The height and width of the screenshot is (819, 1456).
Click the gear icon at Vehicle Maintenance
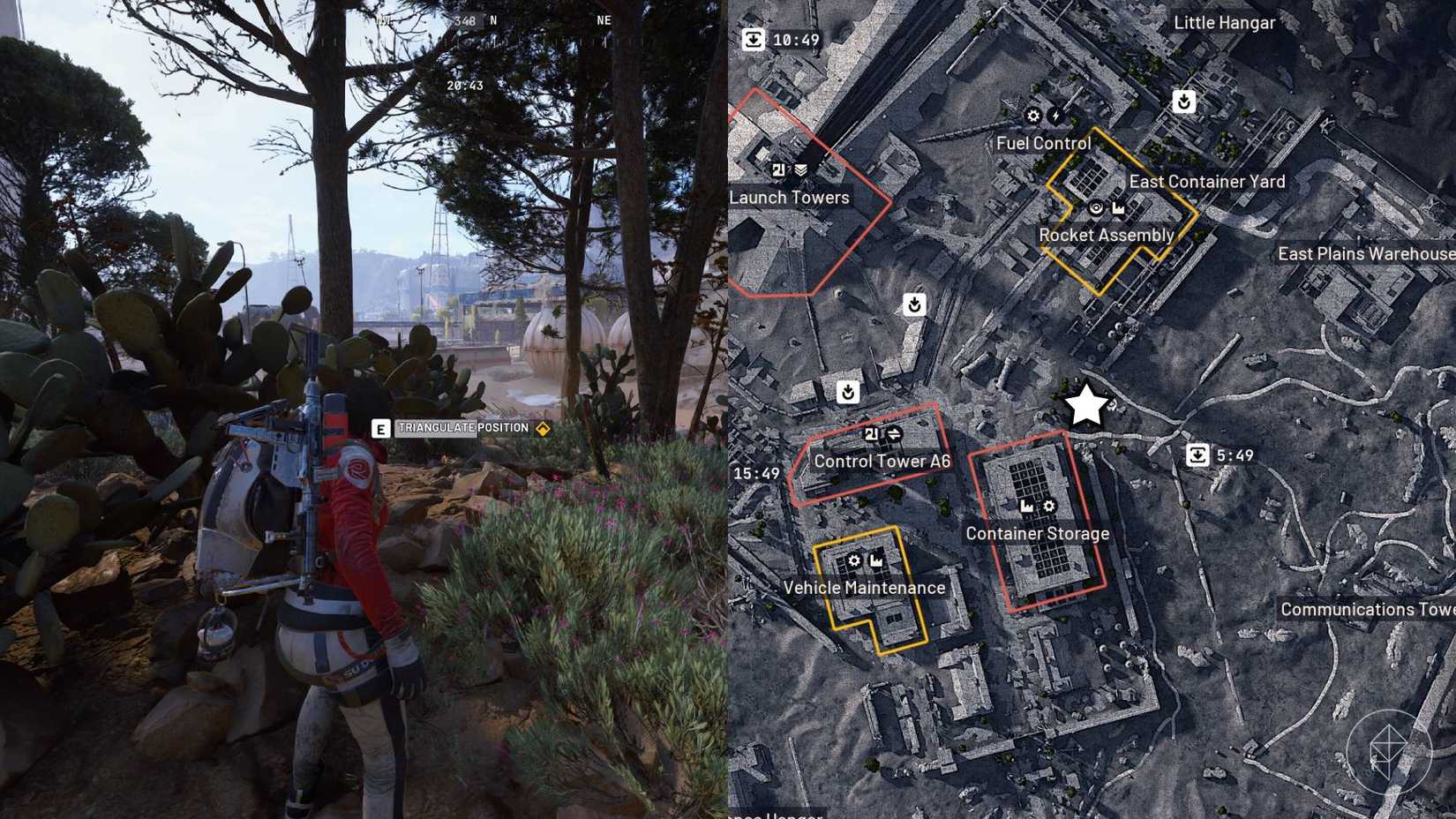coord(854,560)
